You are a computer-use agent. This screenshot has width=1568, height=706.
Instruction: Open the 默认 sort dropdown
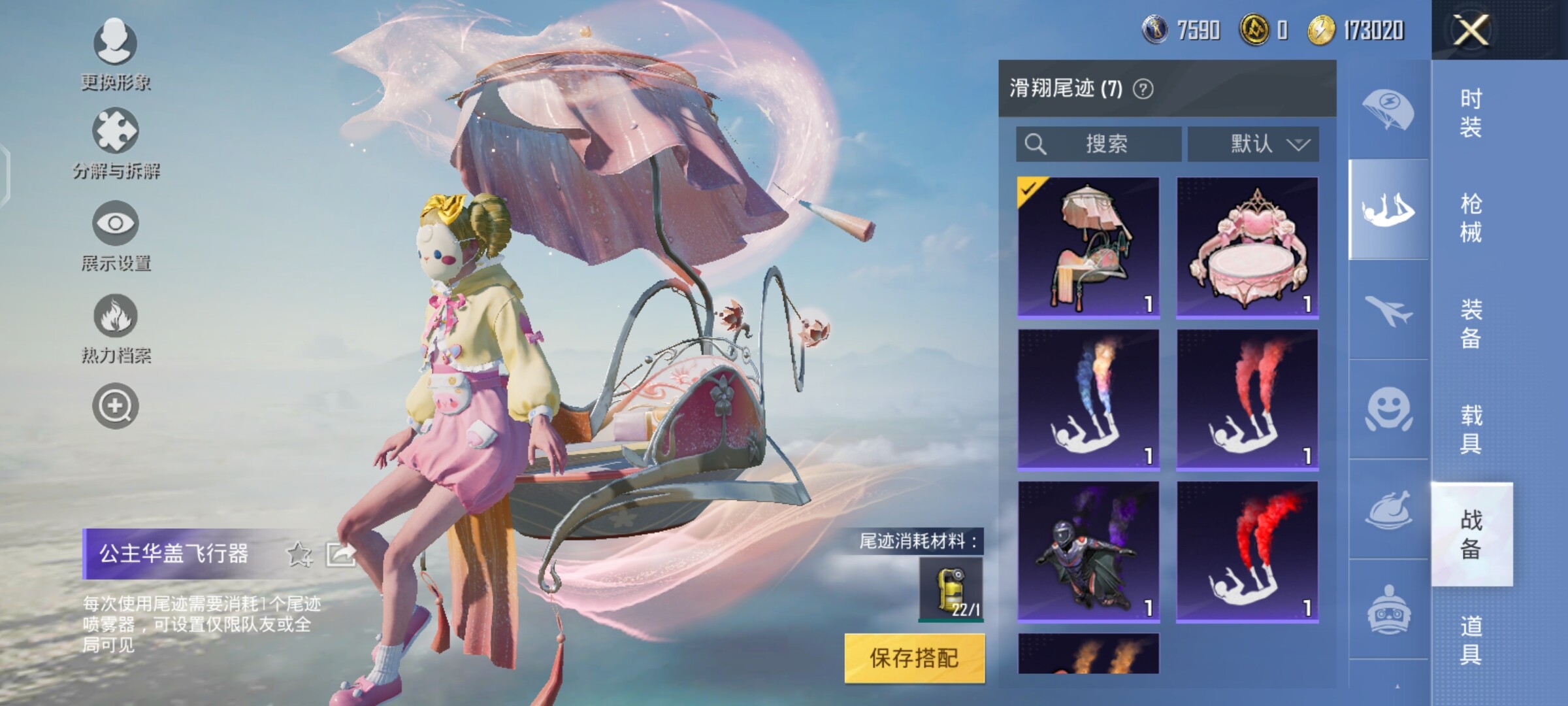(x=1252, y=144)
